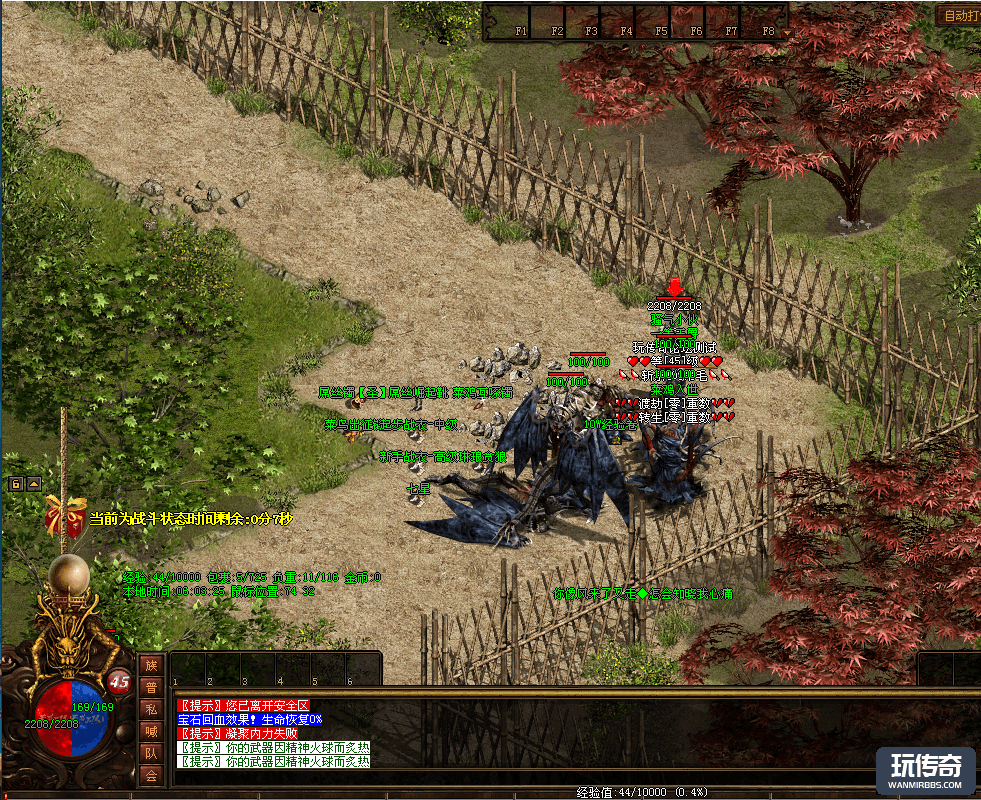Toggle the 自动打 auto-fight button

pyautogui.click(x=958, y=15)
